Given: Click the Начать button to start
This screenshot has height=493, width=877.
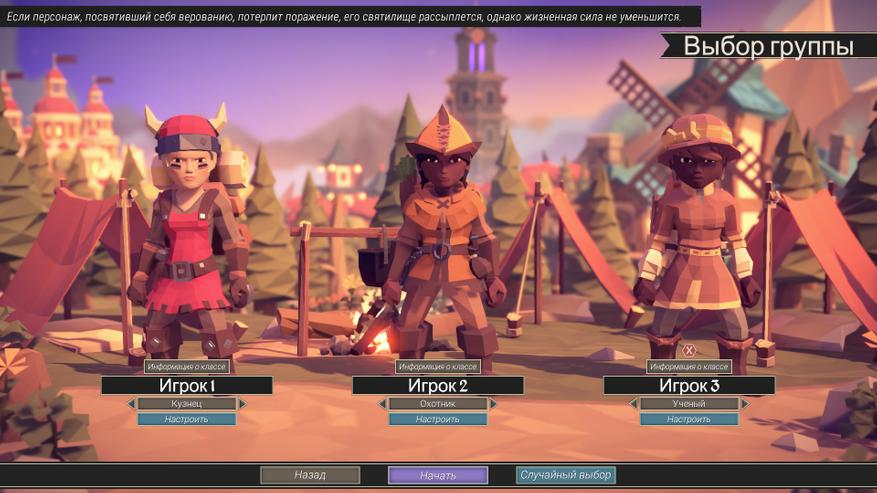Looking at the screenshot, I should pyautogui.click(x=438, y=475).
